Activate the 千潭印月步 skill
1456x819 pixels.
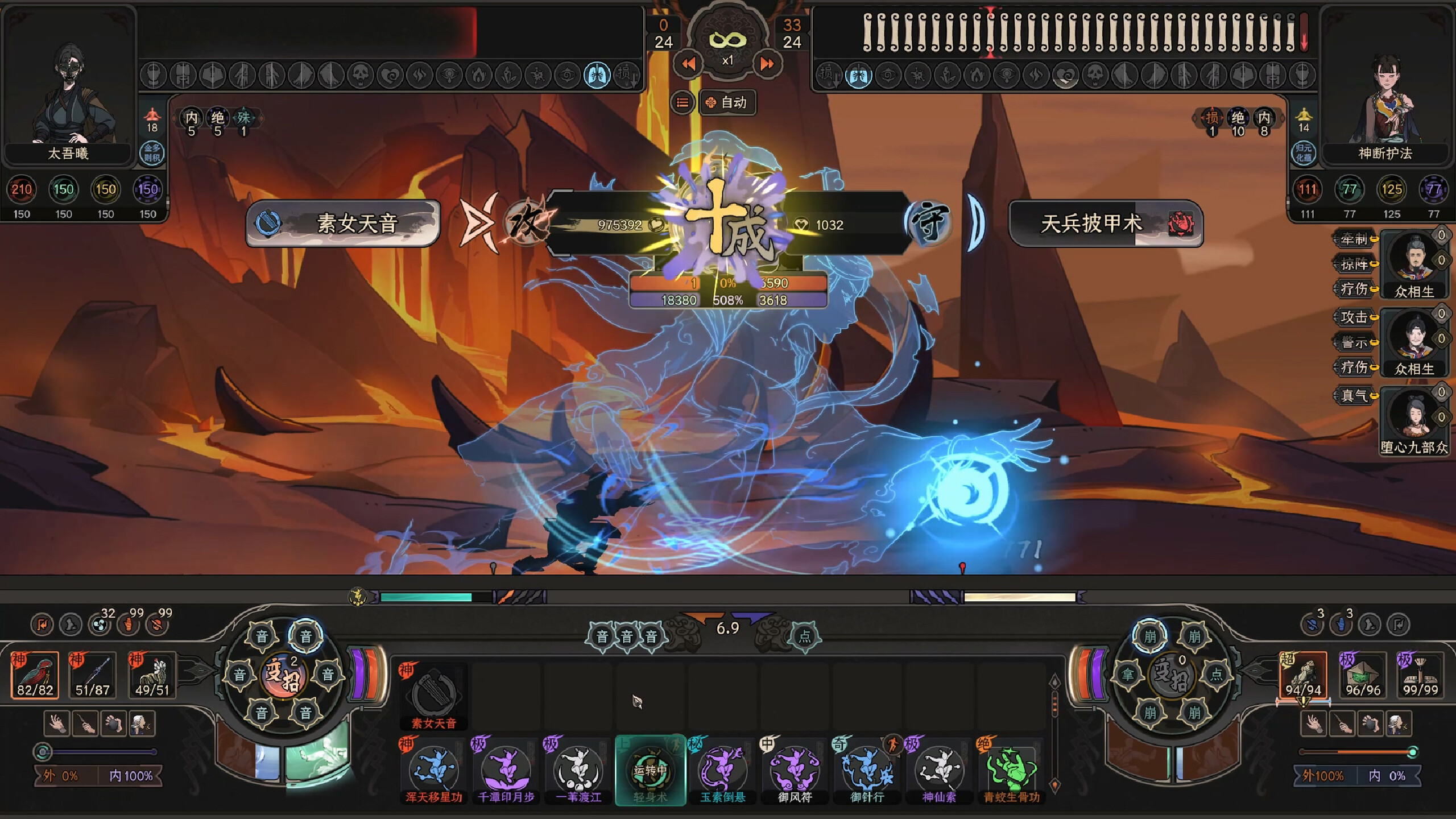click(506, 770)
